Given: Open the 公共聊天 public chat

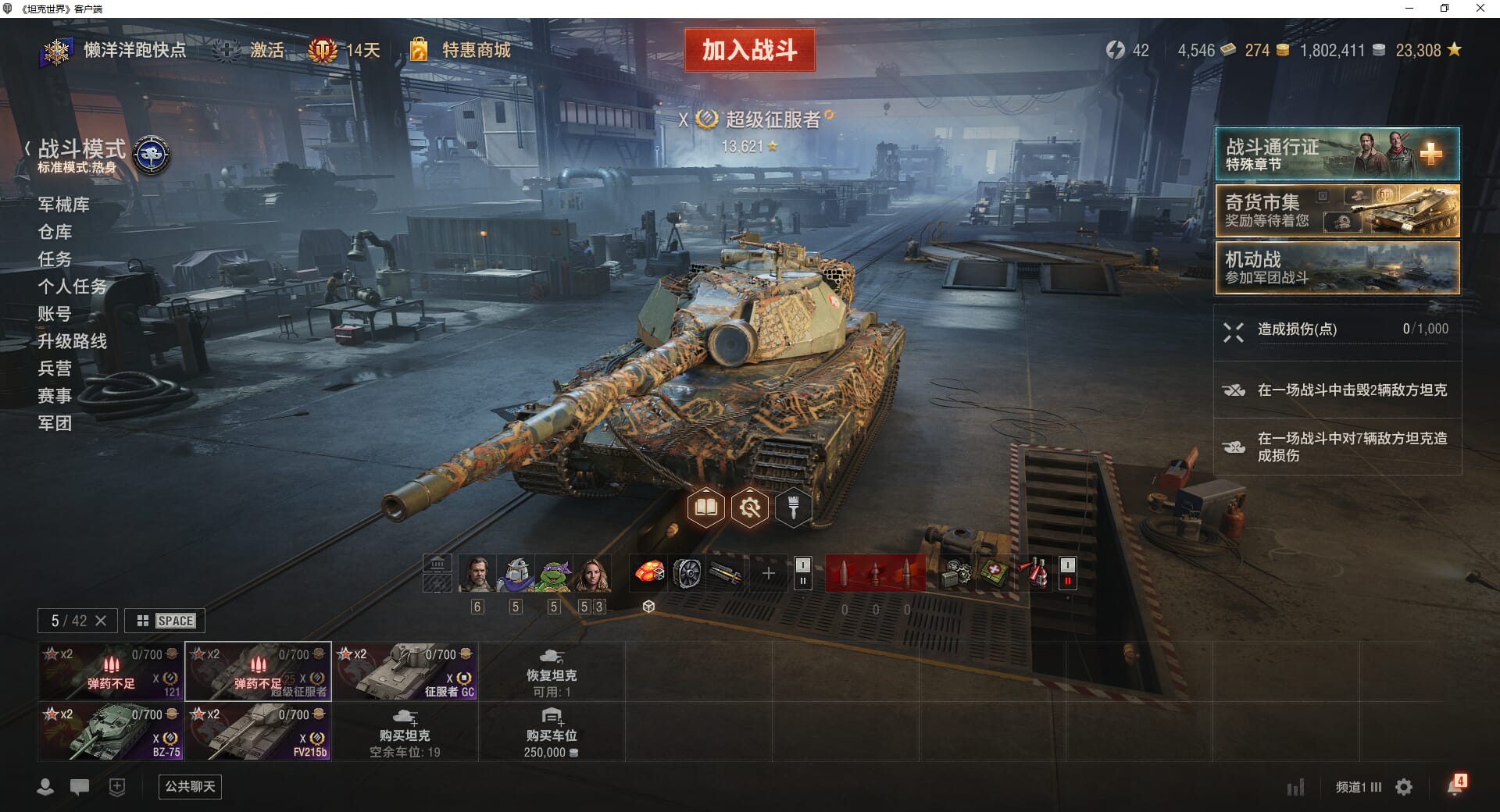Looking at the screenshot, I should click(x=190, y=786).
